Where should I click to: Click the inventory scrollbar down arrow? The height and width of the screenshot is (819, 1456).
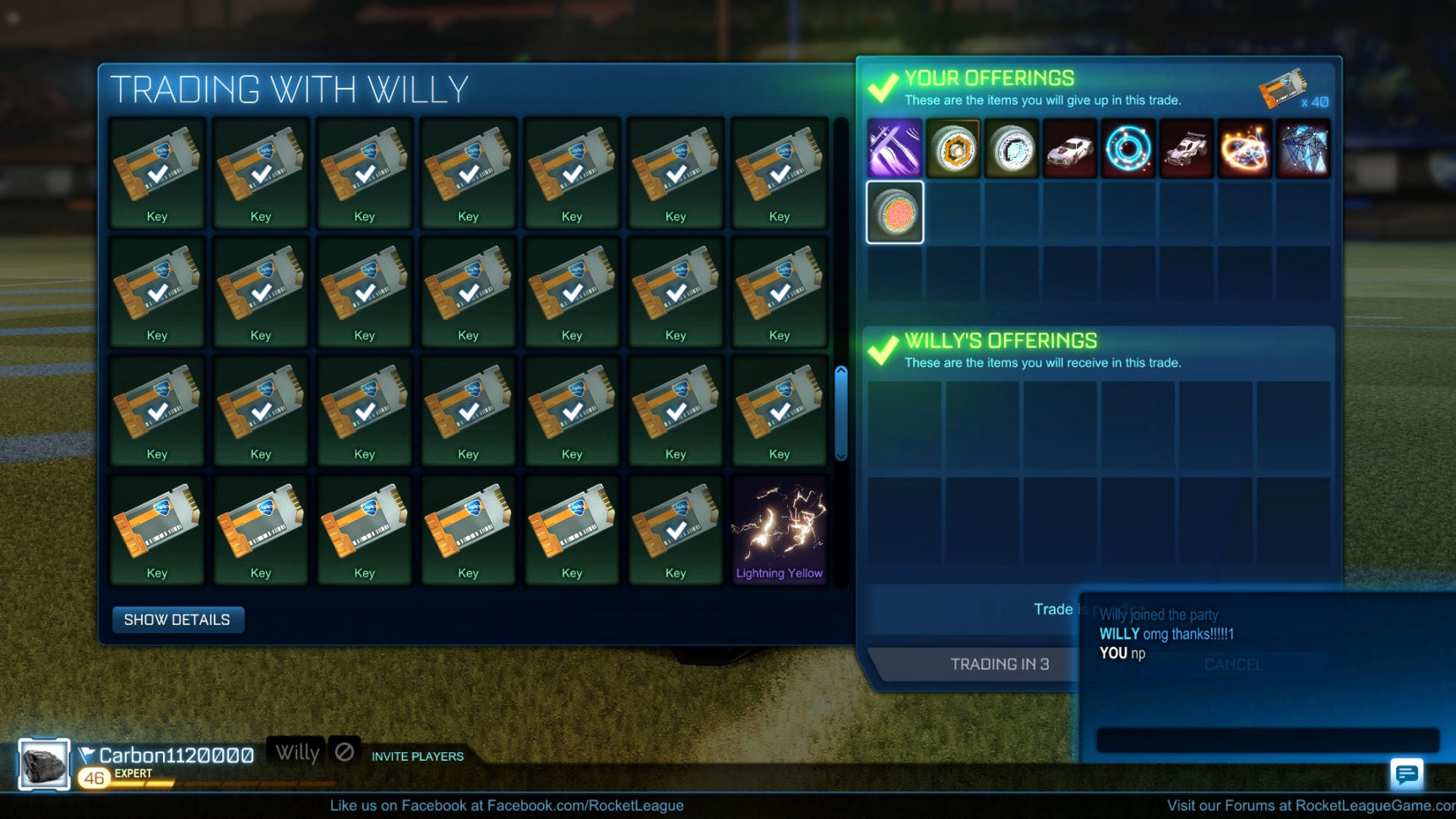pyautogui.click(x=841, y=456)
